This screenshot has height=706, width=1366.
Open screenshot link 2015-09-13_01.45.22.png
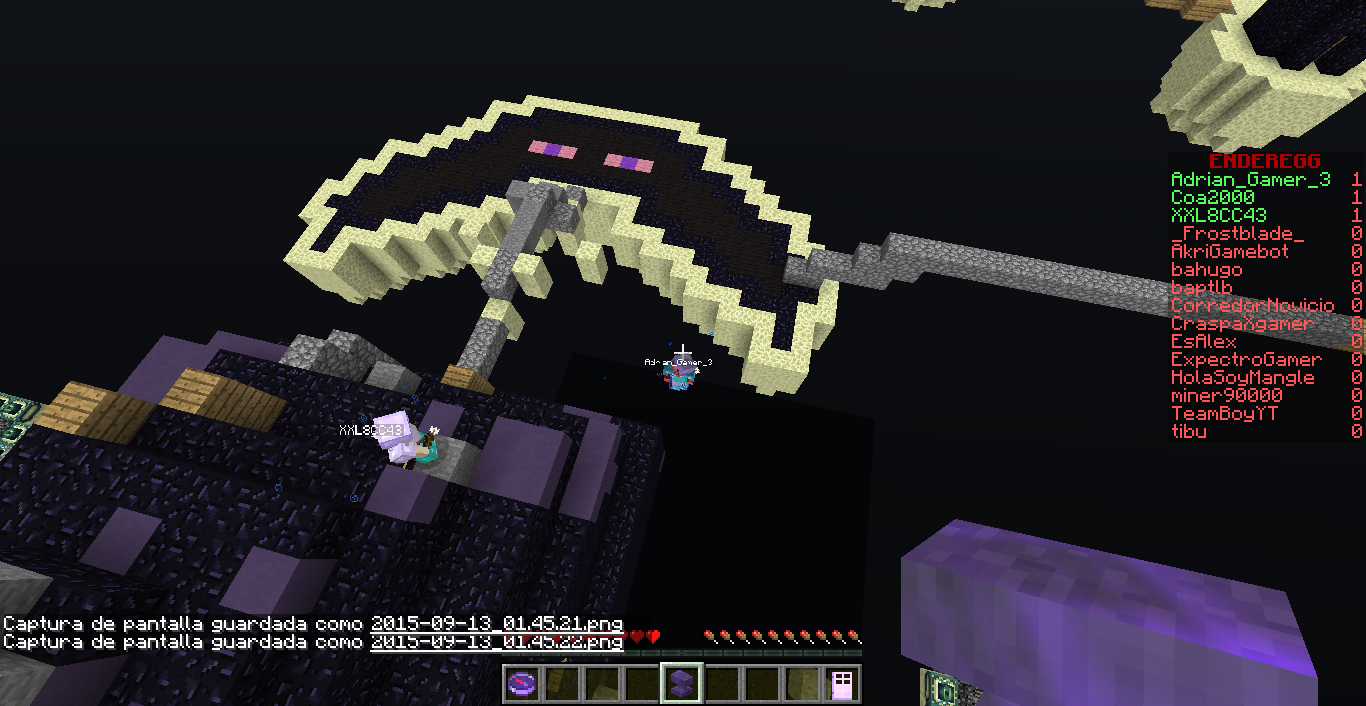coord(497,642)
